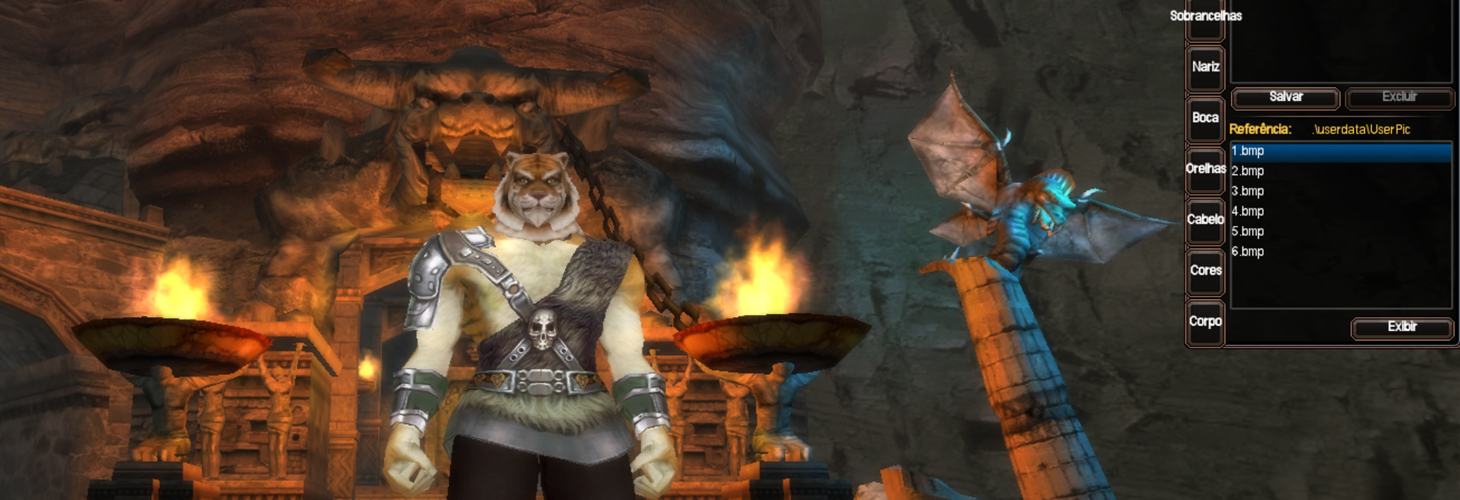Choose the 2.bmp reference file
This screenshot has width=1460, height=500.
[x=1340, y=172]
